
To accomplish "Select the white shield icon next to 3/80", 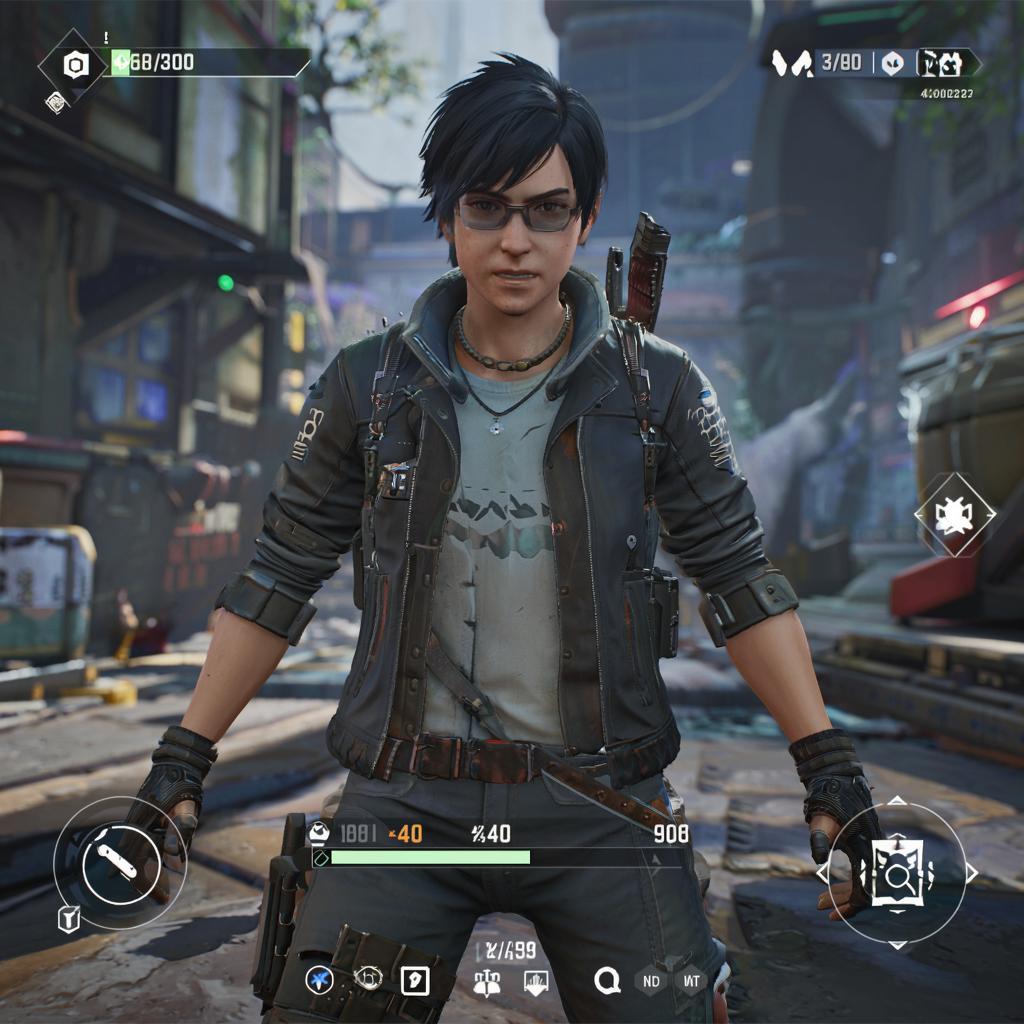I will point(893,63).
